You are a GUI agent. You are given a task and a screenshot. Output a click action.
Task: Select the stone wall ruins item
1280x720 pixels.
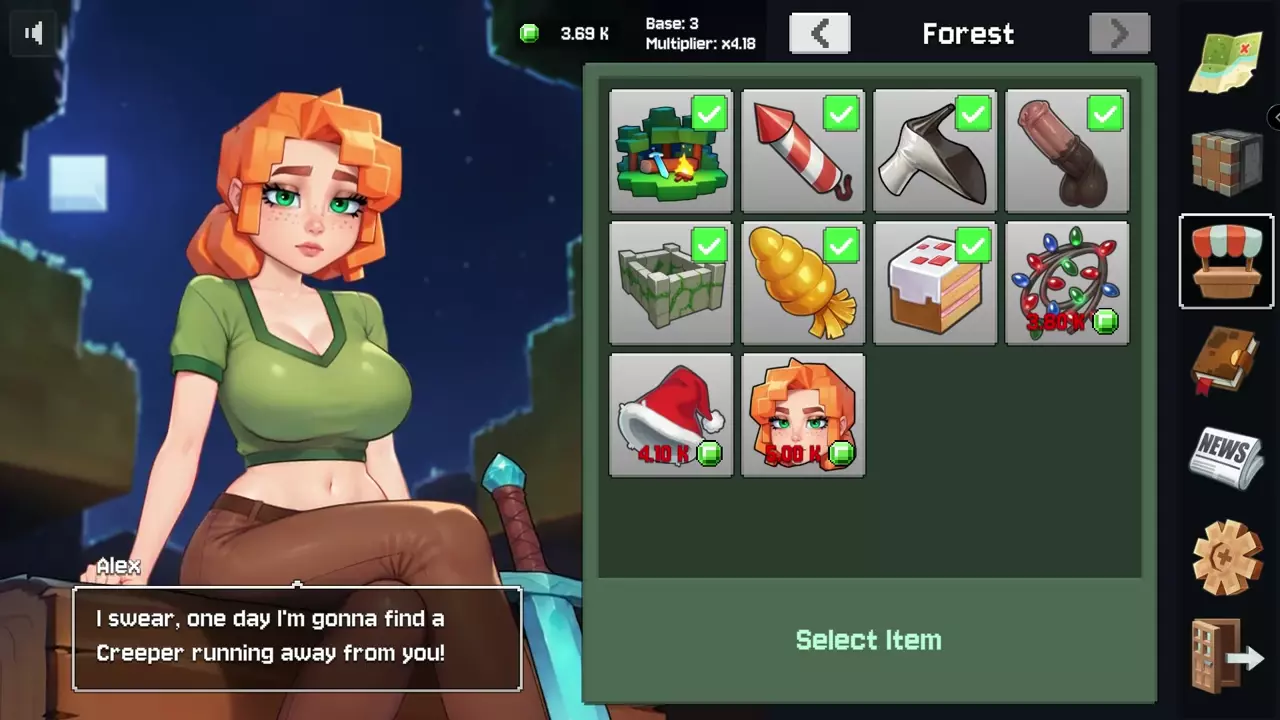pyautogui.click(x=671, y=283)
